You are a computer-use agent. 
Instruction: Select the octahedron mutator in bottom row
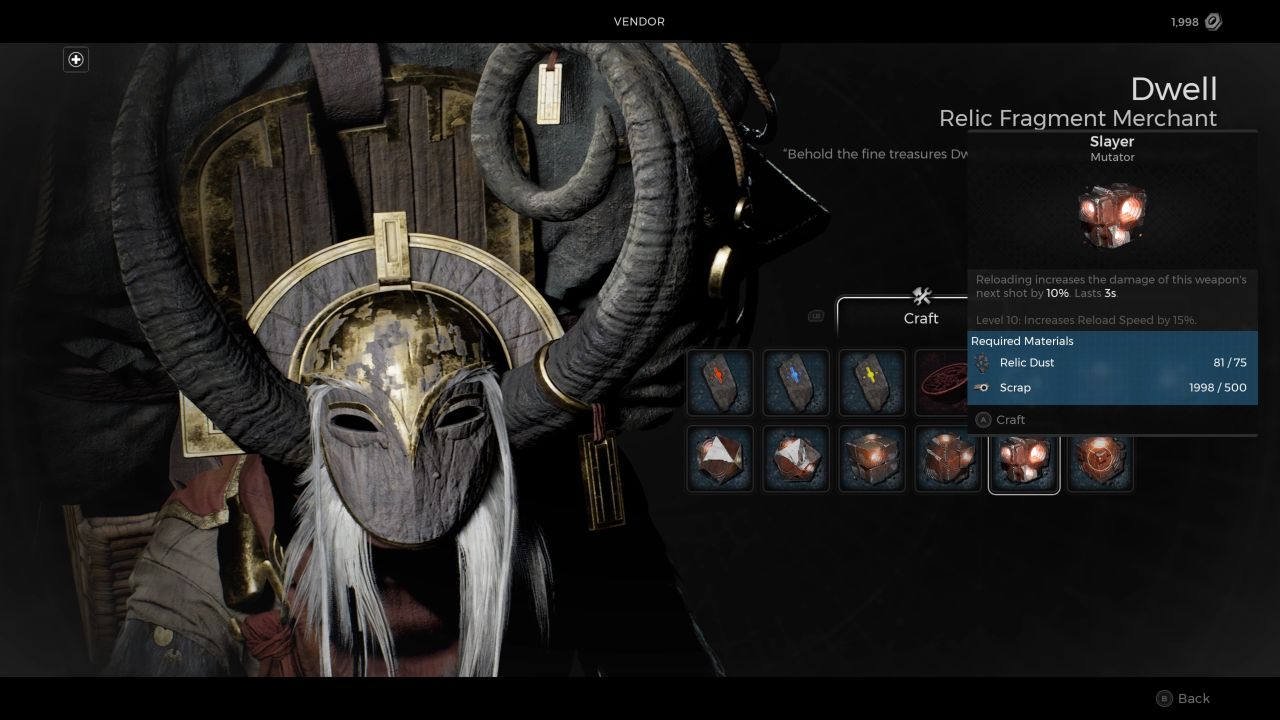pyautogui.click(x=719, y=459)
